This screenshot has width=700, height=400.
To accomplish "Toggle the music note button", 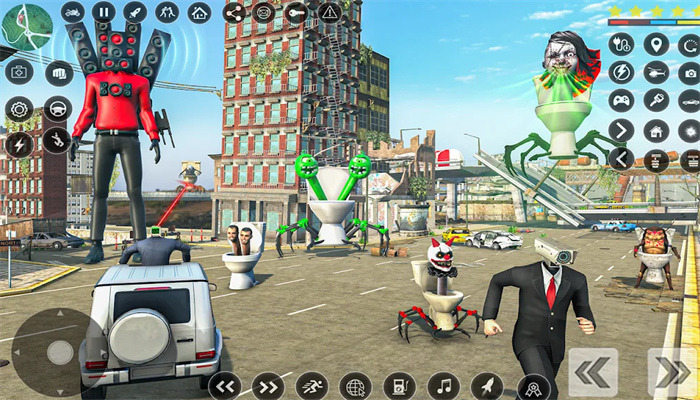I will tap(443, 385).
